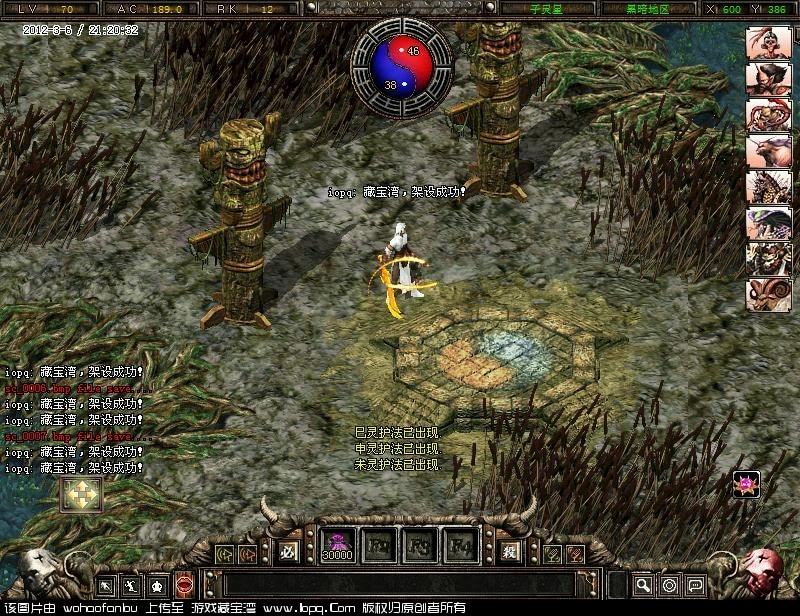Click the red round emblem button by chat

pyautogui.click(x=184, y=584)
